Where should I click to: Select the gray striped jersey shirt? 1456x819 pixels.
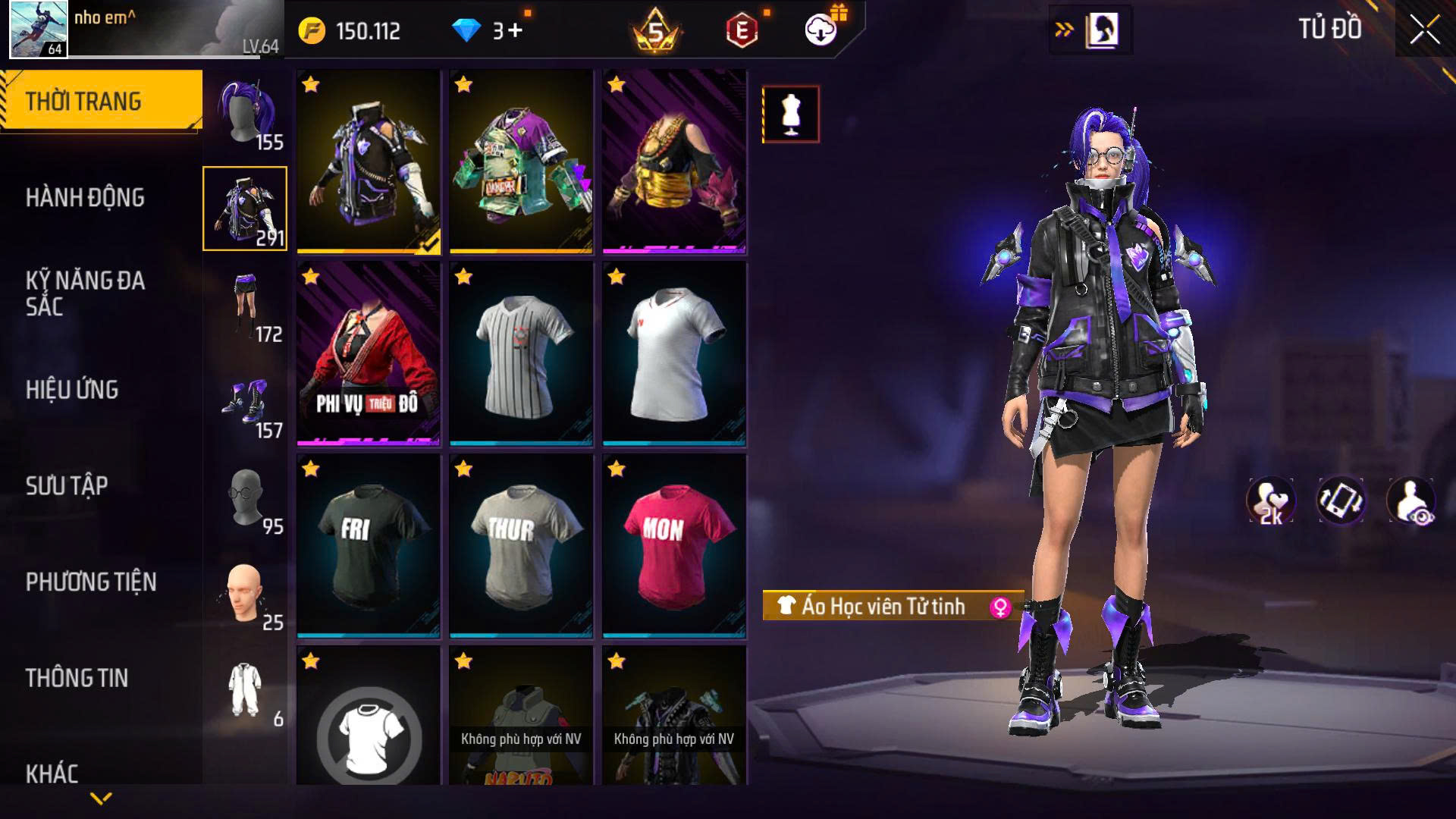tap(522, 353)
